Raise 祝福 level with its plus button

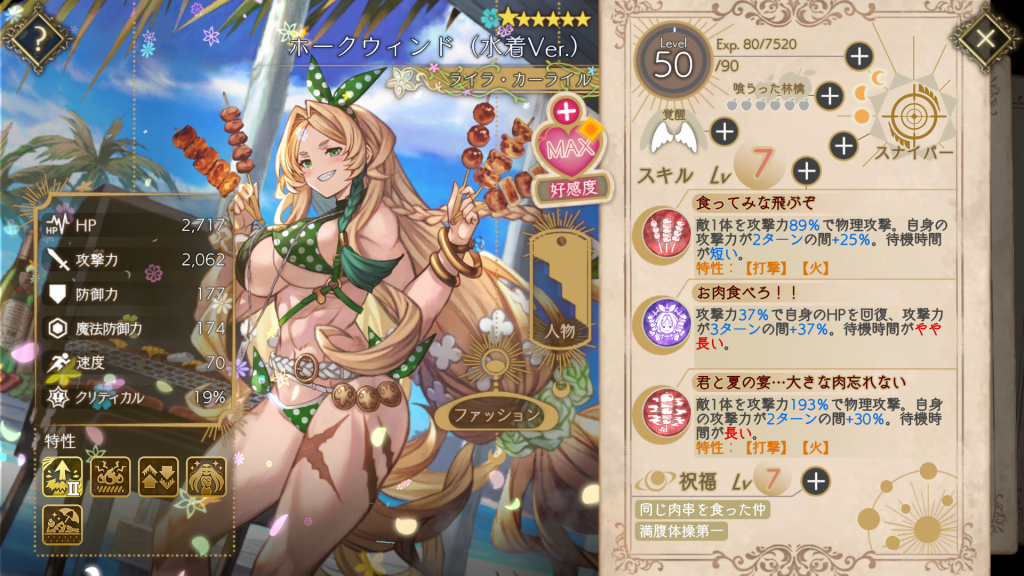pyautogui.click(x=816, y=481)
